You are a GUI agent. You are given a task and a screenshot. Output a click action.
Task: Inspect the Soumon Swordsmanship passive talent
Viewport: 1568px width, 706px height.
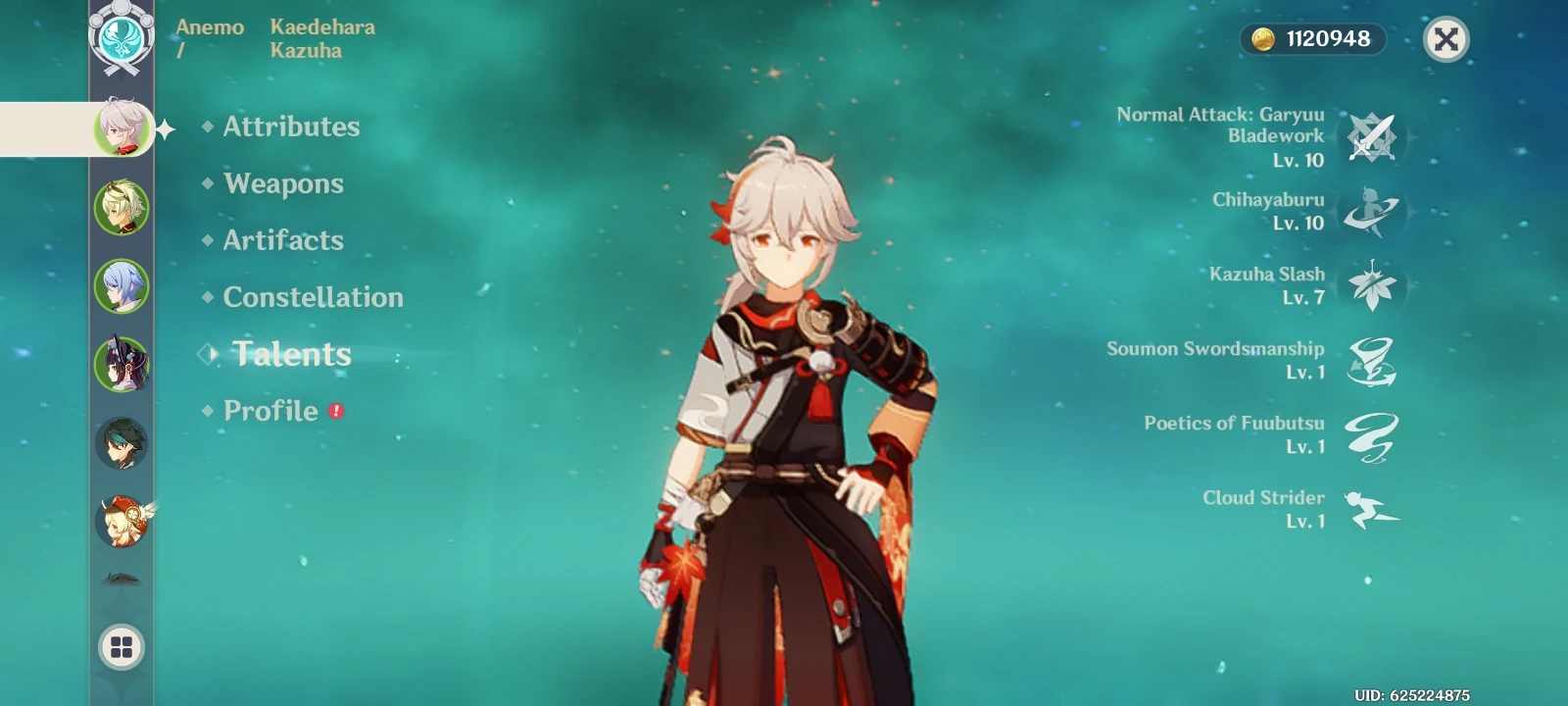1372,360
